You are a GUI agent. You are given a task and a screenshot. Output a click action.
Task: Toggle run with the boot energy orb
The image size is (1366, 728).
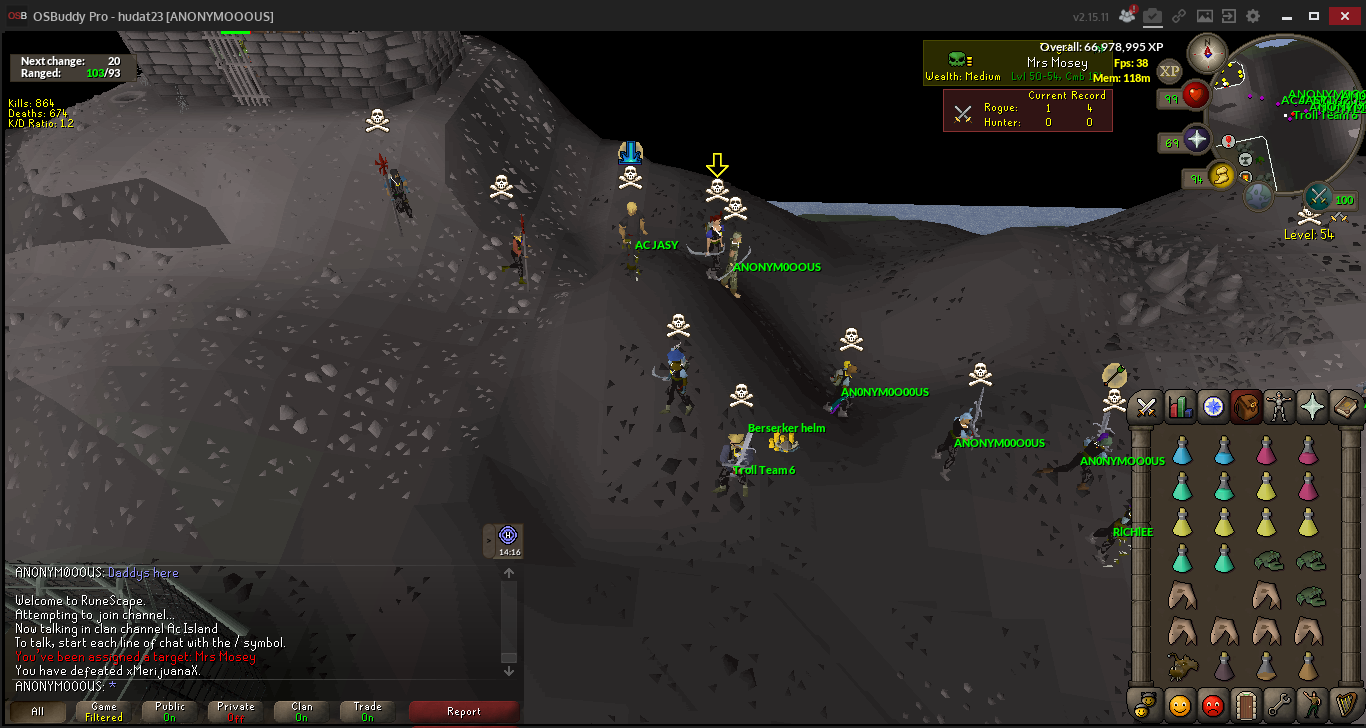click(x=1221, y=176)
